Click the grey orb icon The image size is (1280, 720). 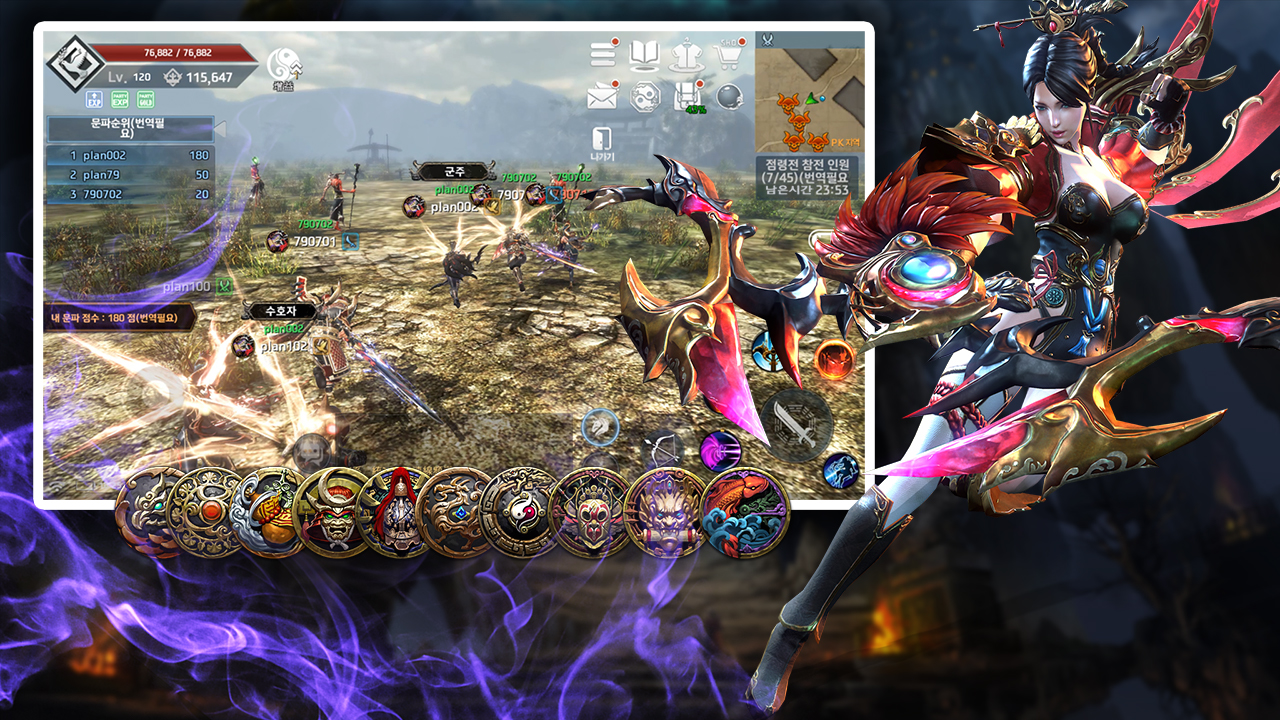pyautogui.click(x=730, y=97)
